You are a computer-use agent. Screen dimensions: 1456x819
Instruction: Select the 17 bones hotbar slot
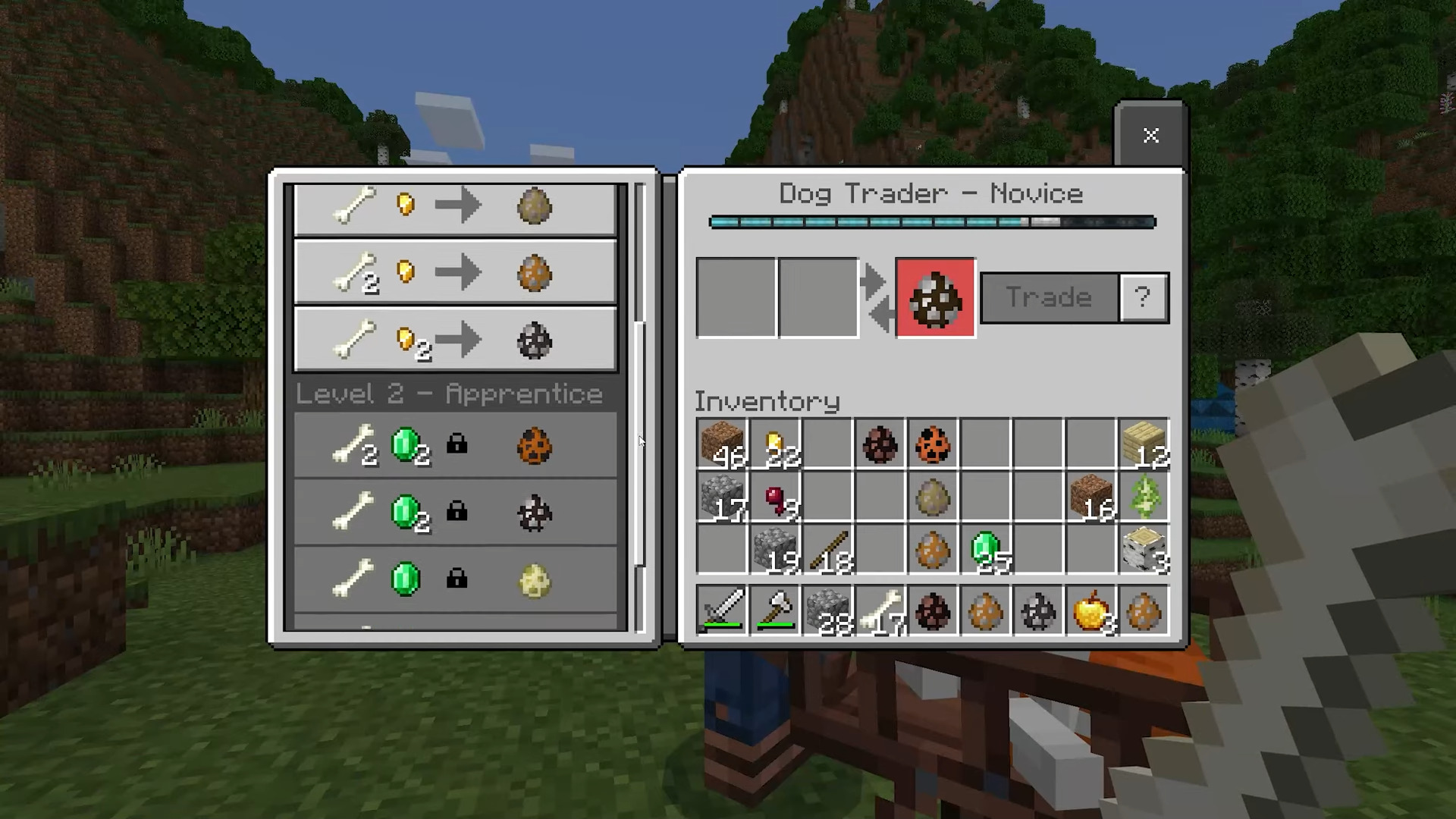[x=880, y=610]
